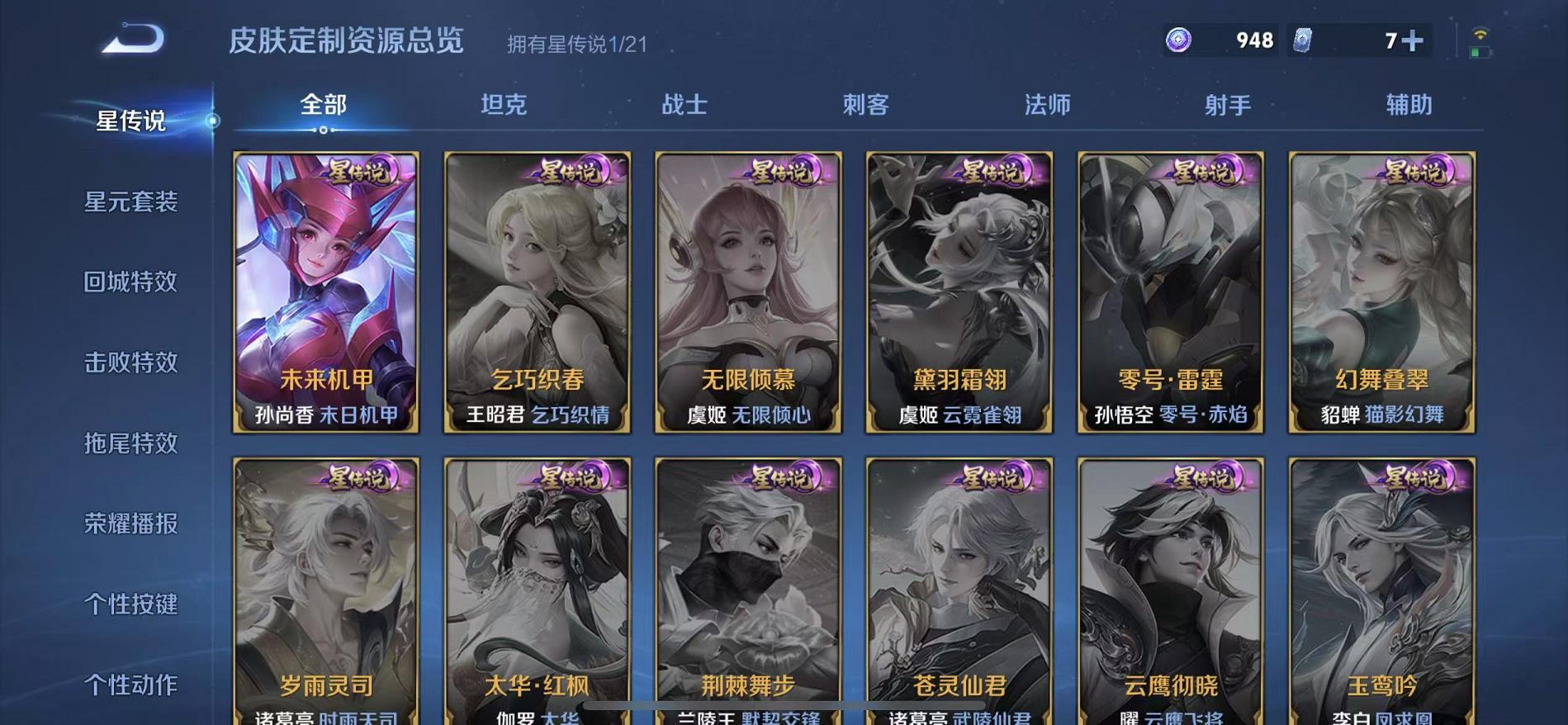1568x725 pixels.
Task: Switch to the 射手 category tab
Action: (x=1228, y=105)
